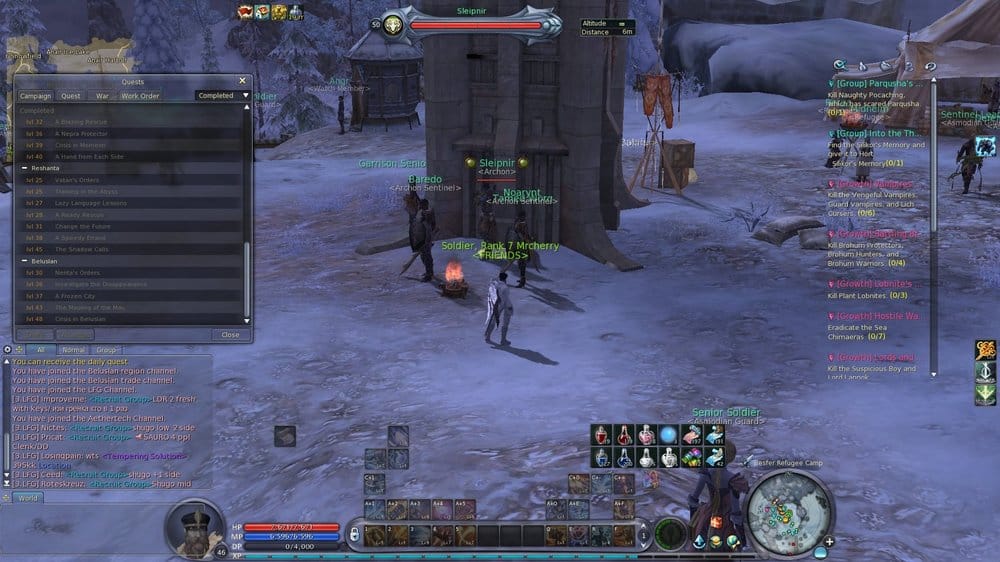
Task: Toggle the skill bar lock icon
Action: (x=353, y=535)
